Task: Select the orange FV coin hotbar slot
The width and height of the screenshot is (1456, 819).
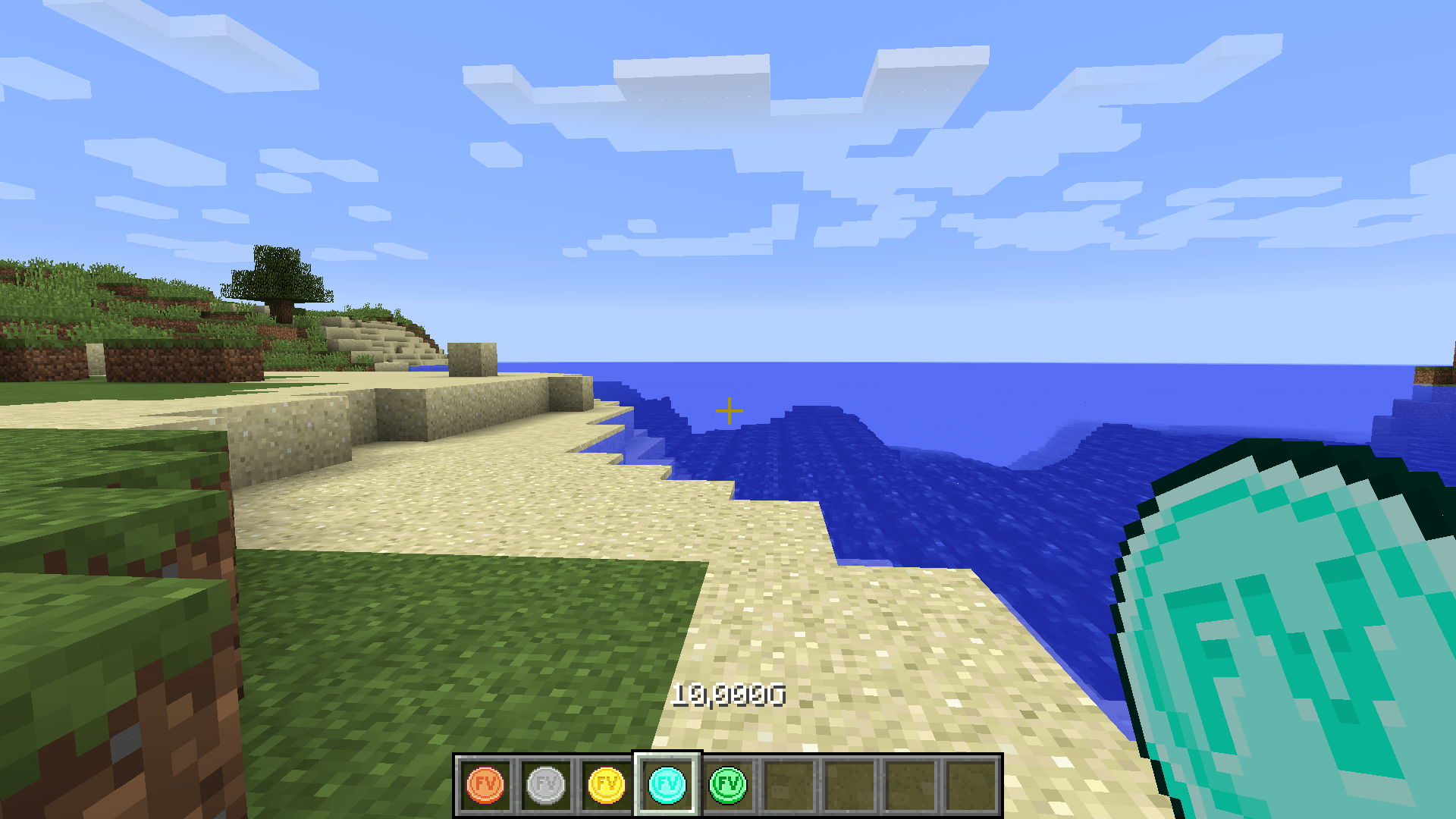Action: click(485, 785)
